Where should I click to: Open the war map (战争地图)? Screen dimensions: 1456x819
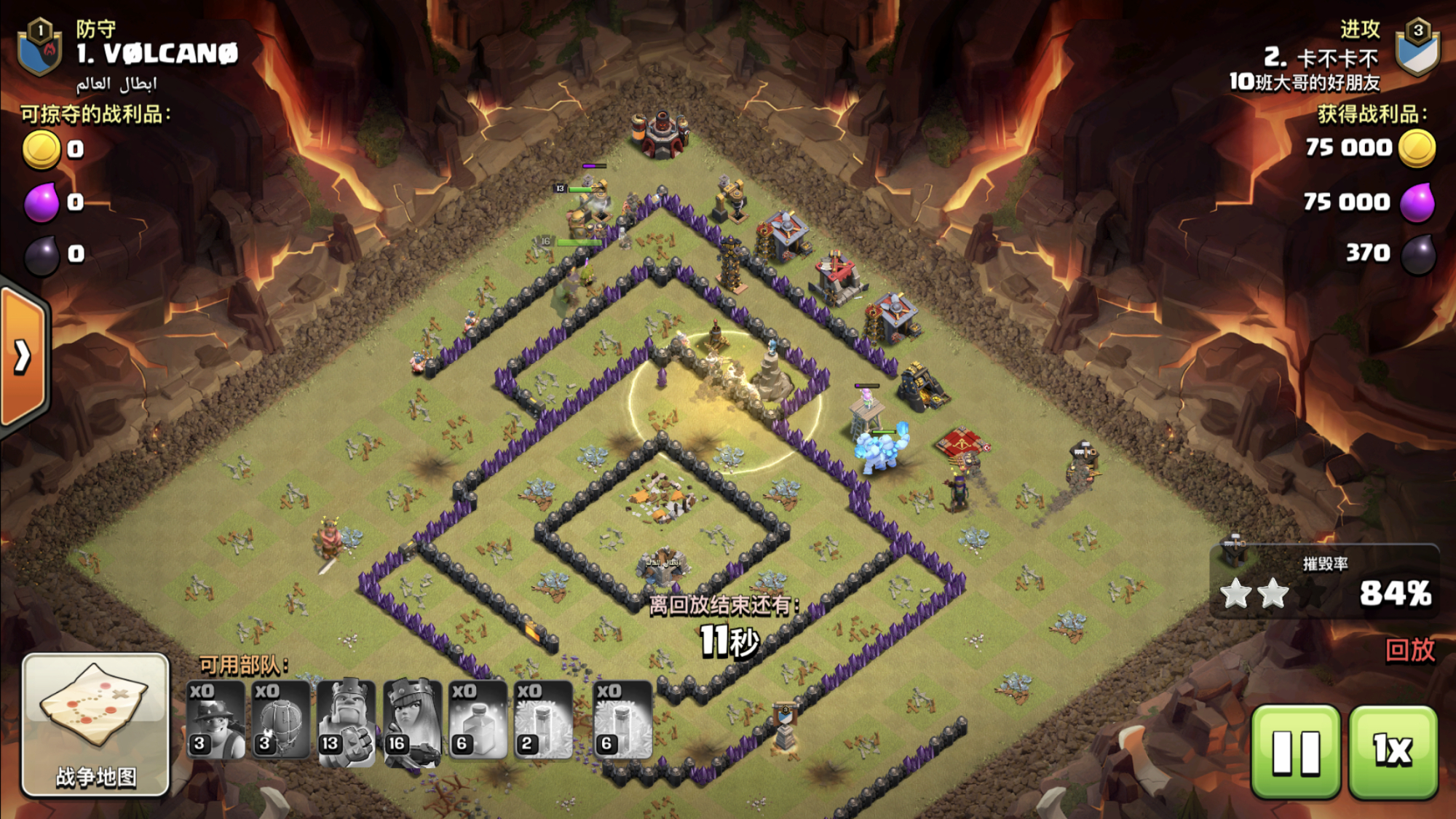[95, 724]
